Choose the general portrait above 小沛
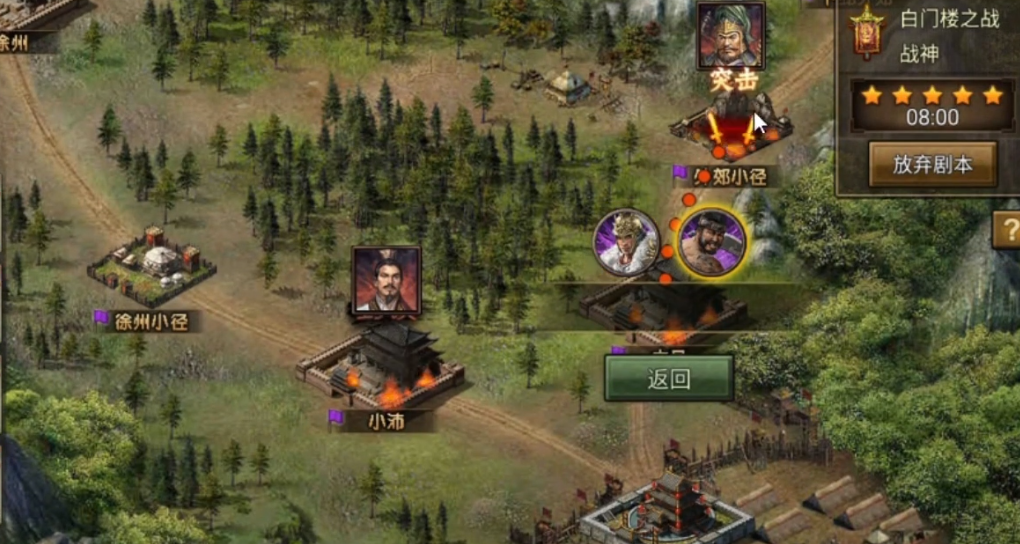1020x544 pixels. pyautogui.click(x=386, y=280)
